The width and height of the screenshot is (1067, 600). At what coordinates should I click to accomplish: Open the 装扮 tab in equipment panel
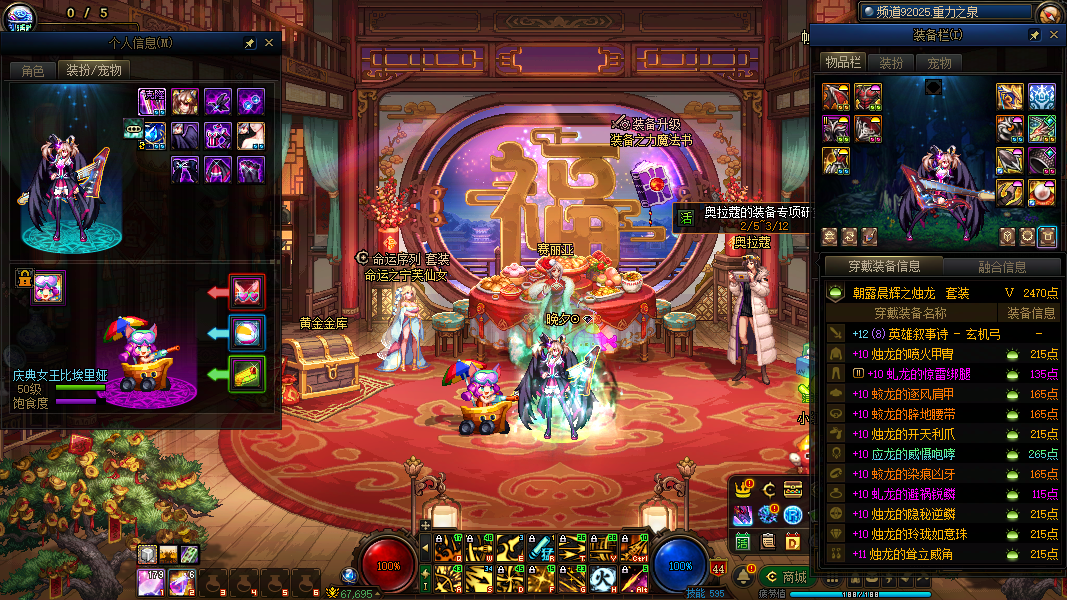point(891,63)
